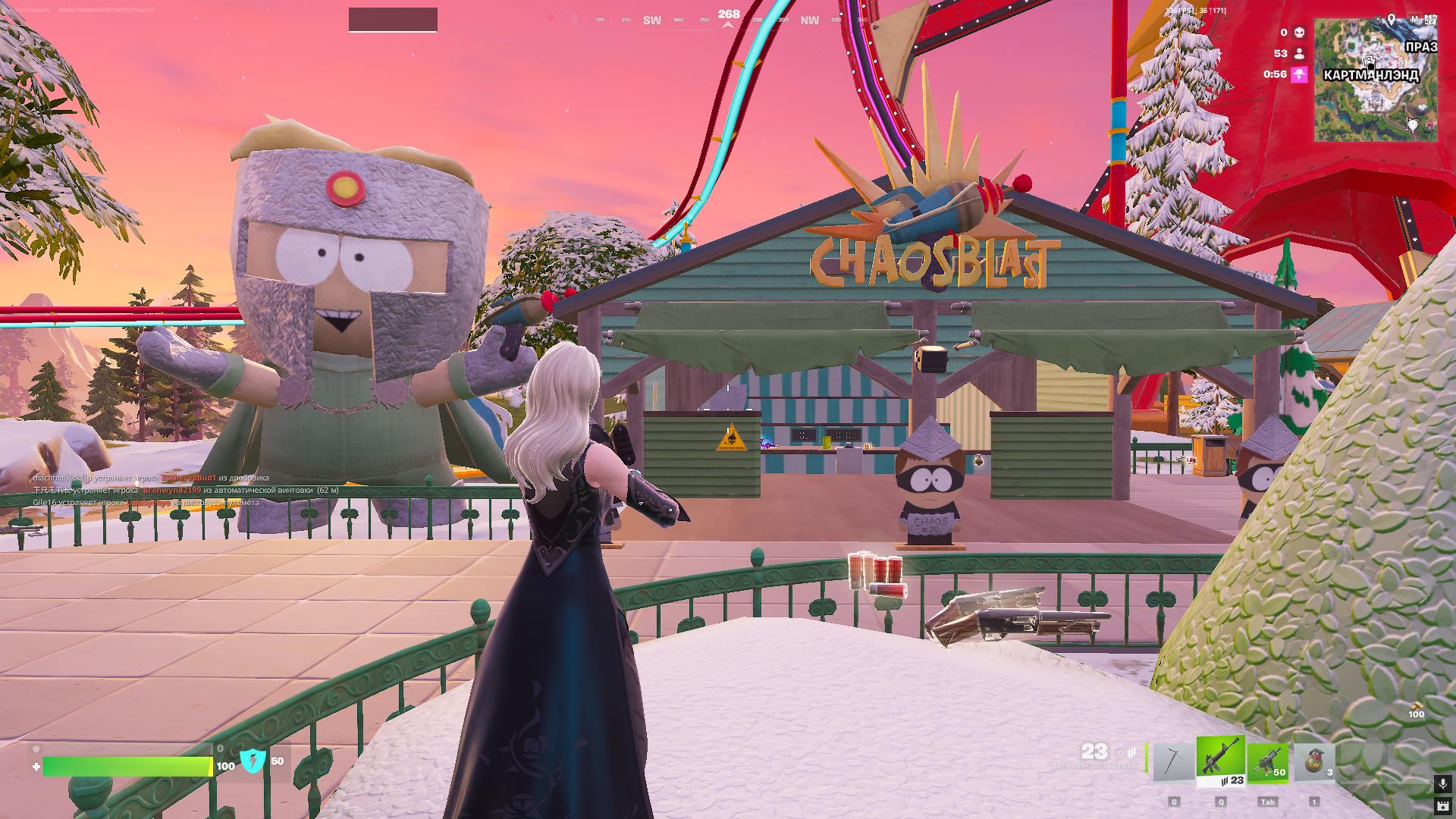Click the map pin marker icon above minimap
The image size is (1456, 819).
pos(1392,19)
